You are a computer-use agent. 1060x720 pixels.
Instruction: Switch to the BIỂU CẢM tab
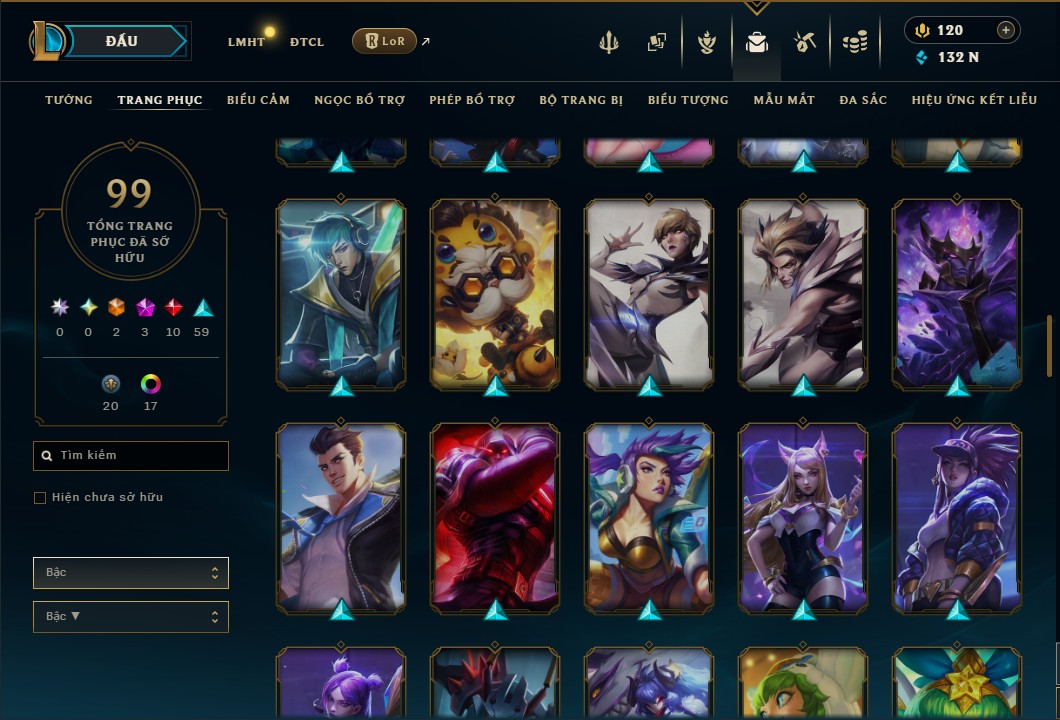click(x=258, y=100)
